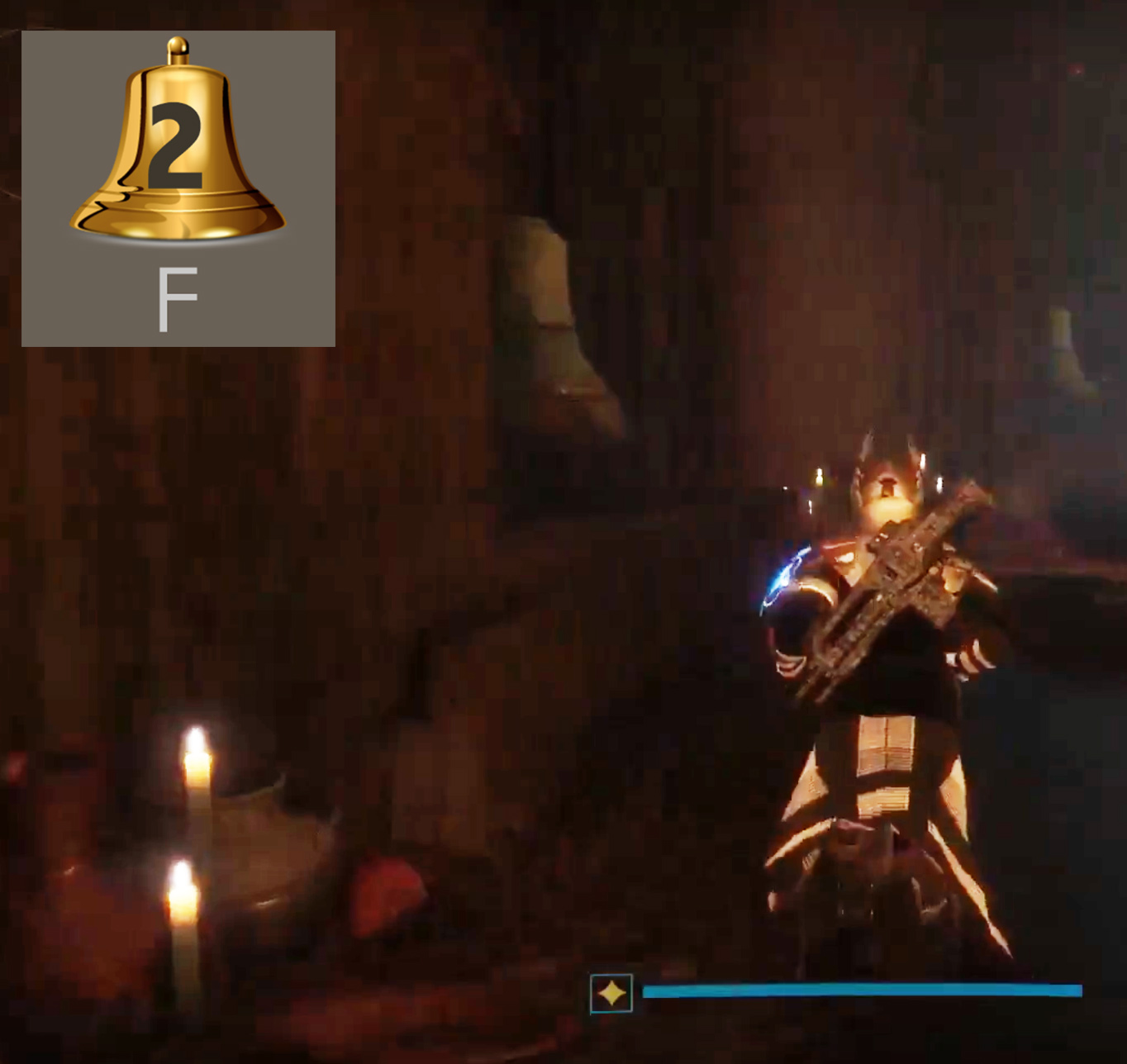This screenshot has width=1127, height=1064.
Task: Click the golden star super ability icon
Action: click(x=611, y=992)
